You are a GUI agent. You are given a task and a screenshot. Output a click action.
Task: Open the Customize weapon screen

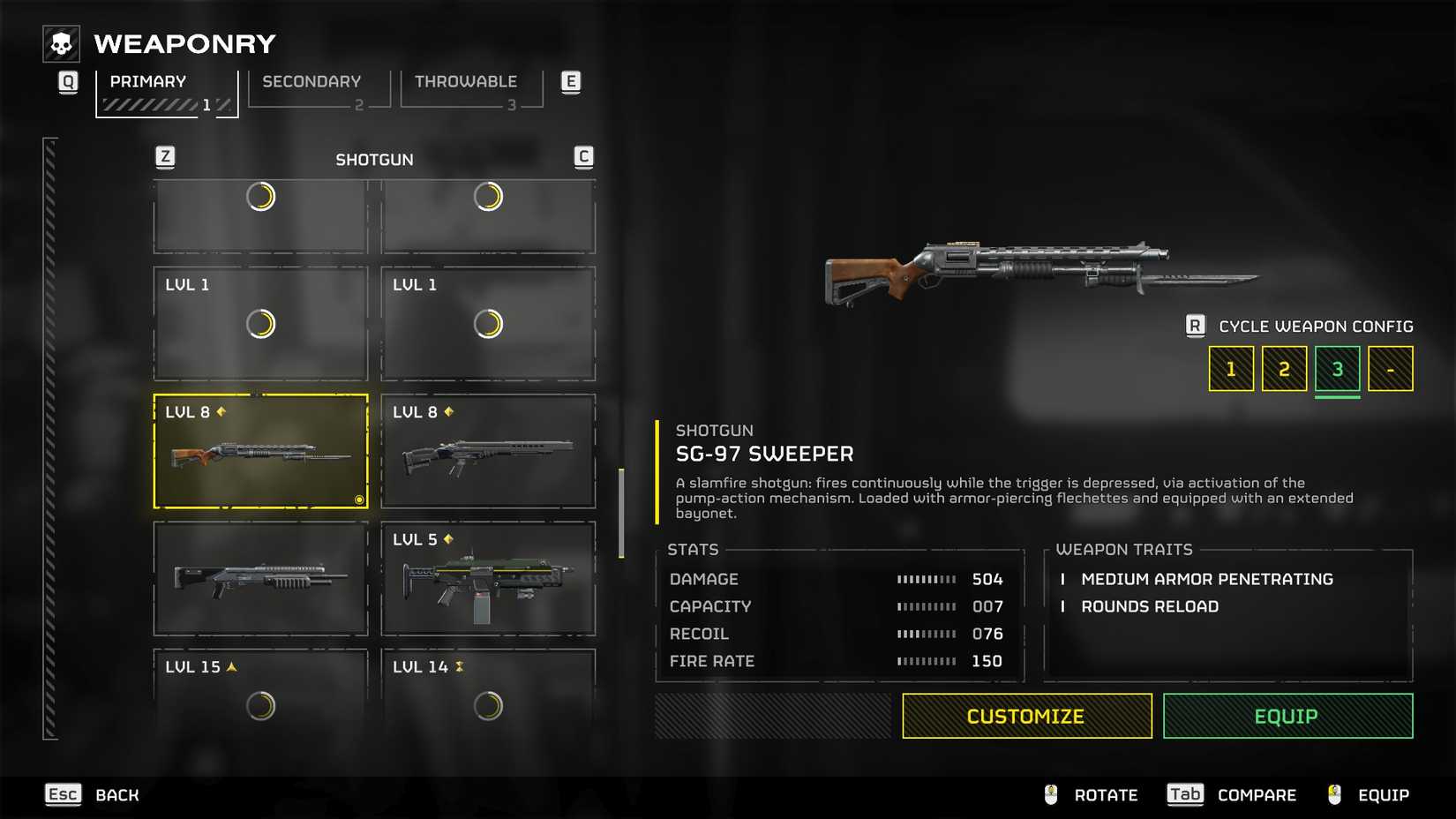1026,716
